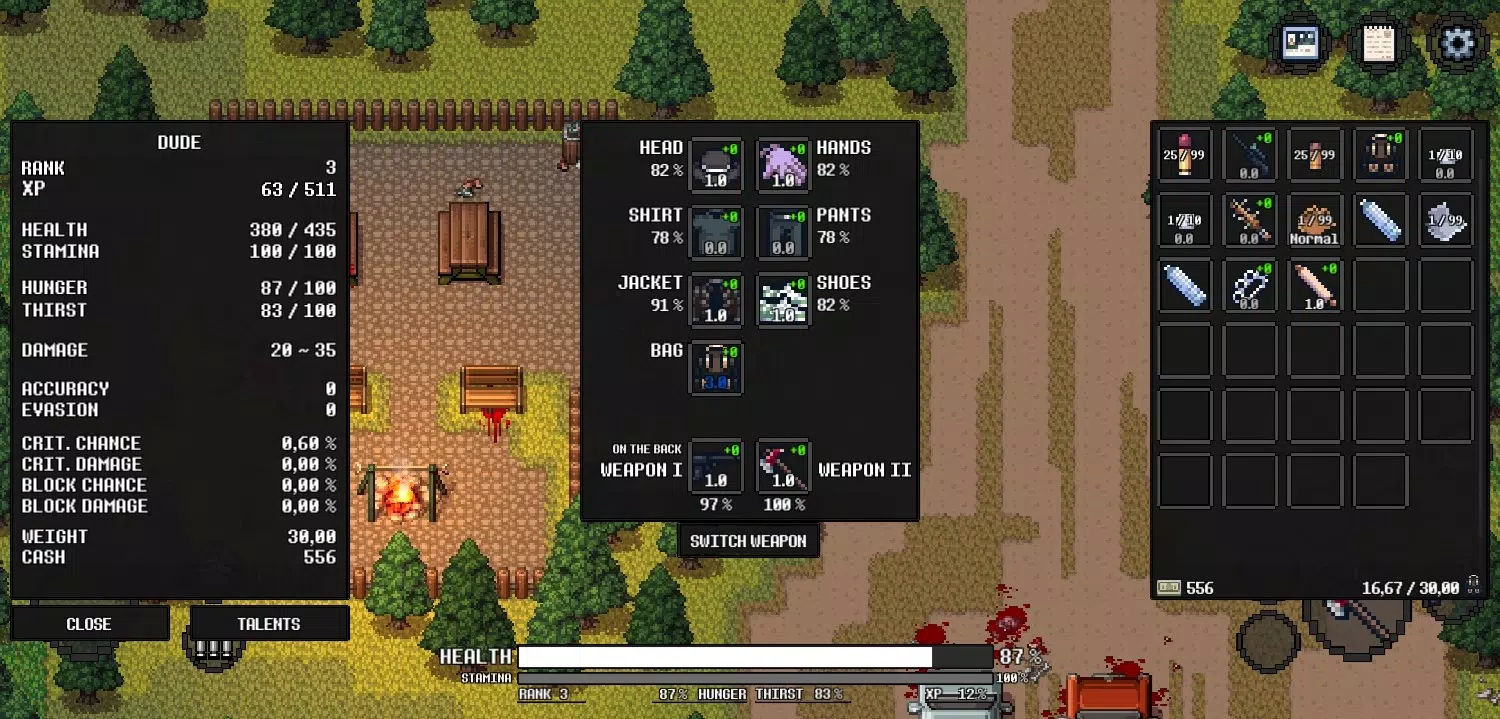Image resolution: width=1500 pixels, height=719 pixels.
Task: Open the Talents screen
Action: pyautogui.click(x=269, y=623)
